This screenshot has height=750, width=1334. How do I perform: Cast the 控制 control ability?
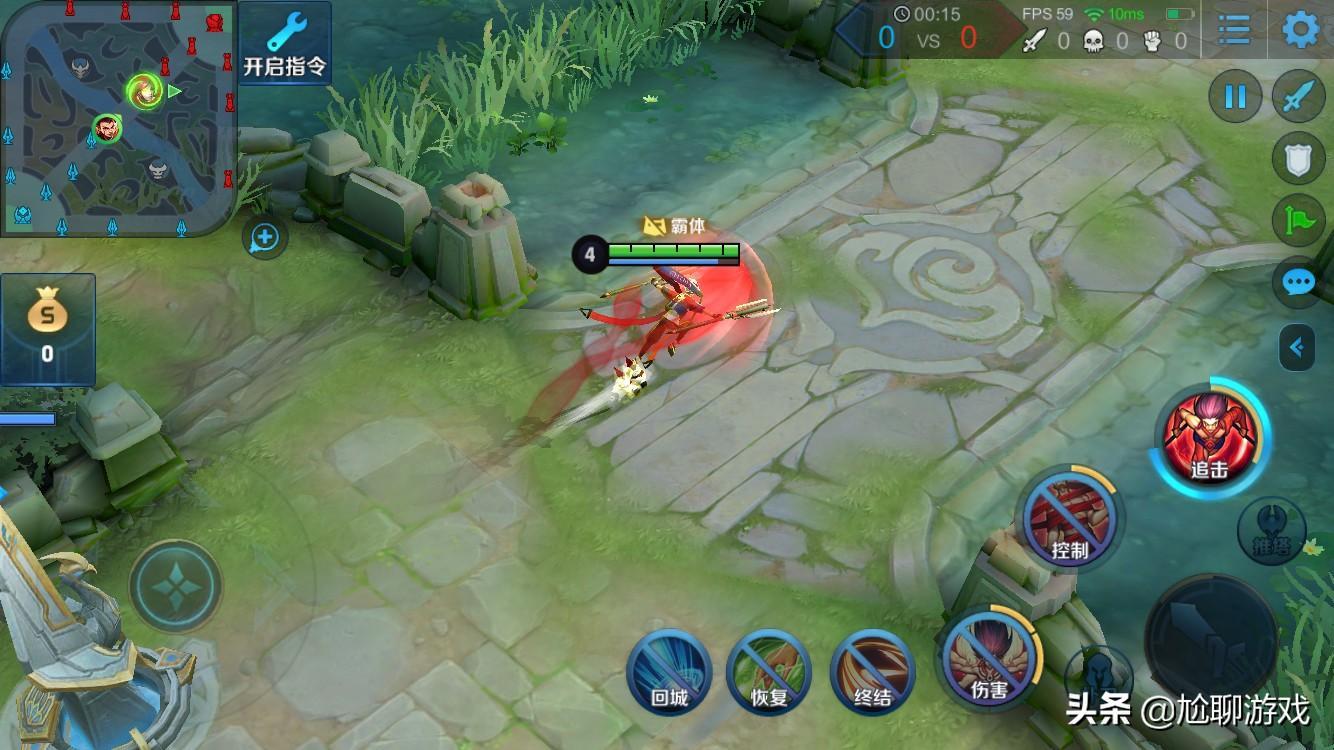[x=1069, y=518]
